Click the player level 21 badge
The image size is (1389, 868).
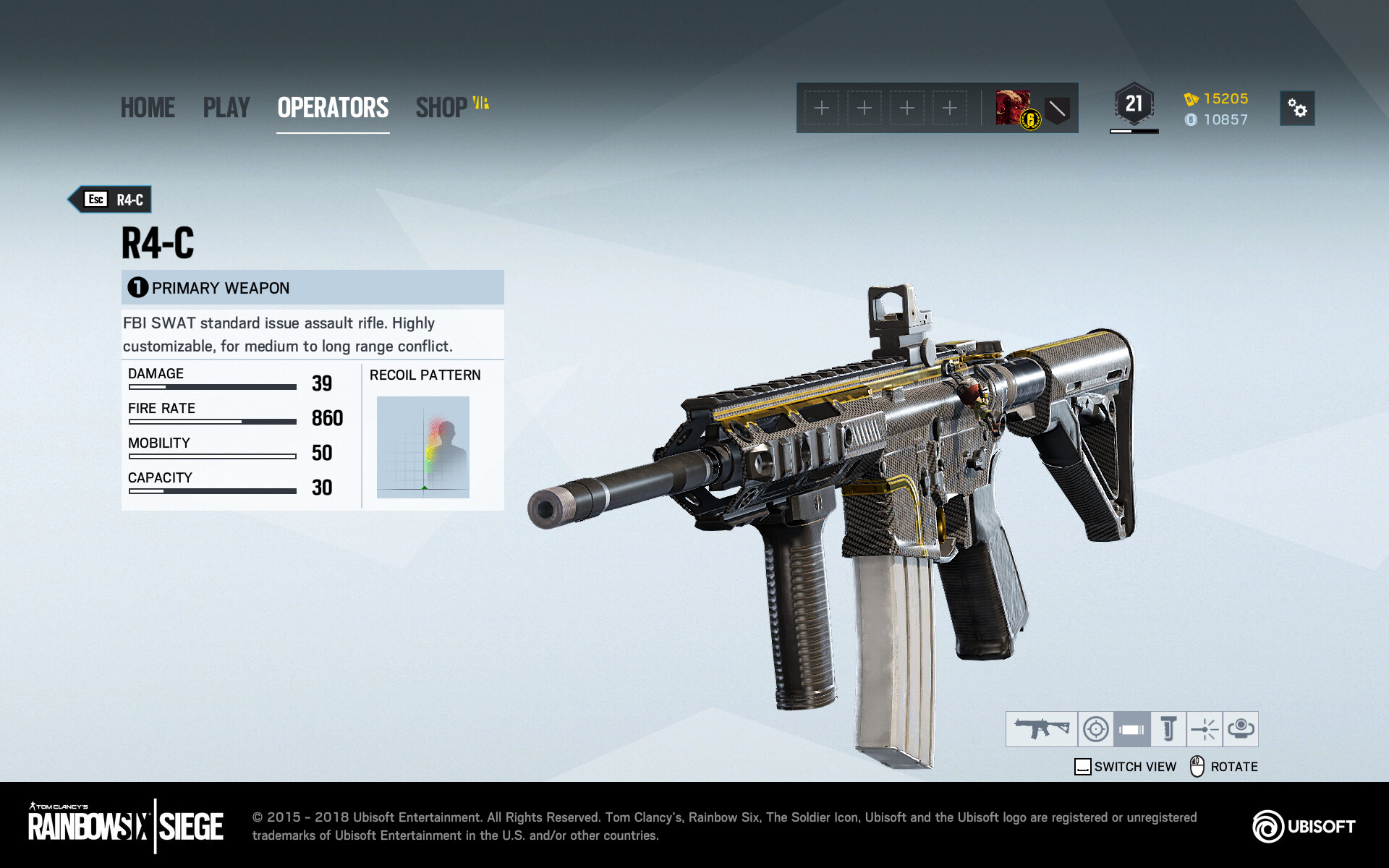[1134, 106]
